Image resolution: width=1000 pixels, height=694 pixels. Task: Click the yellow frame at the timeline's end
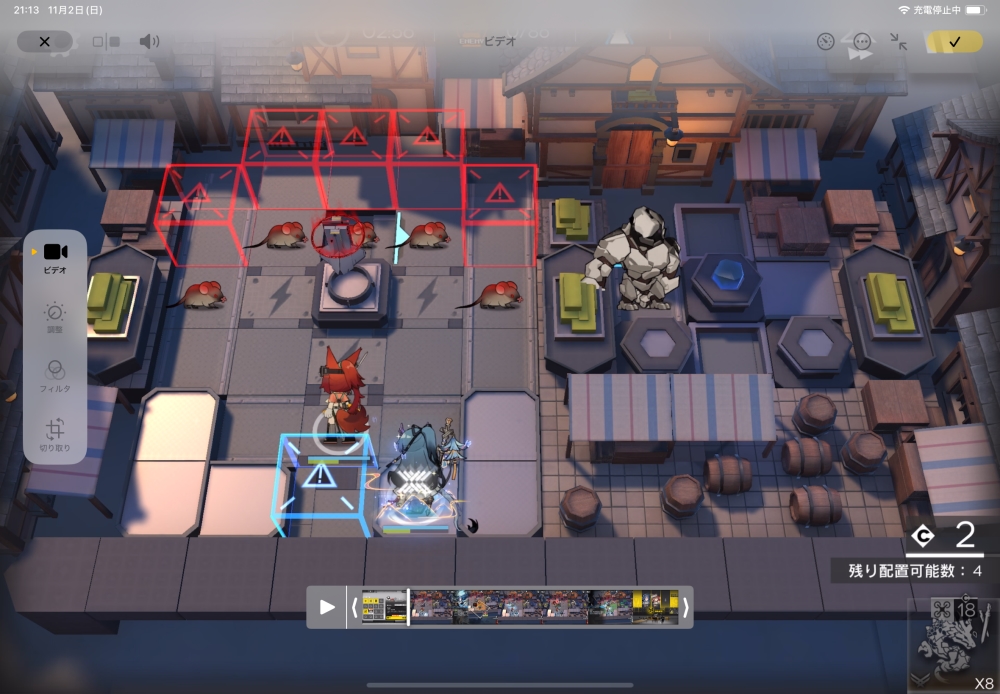pos(656,607)
